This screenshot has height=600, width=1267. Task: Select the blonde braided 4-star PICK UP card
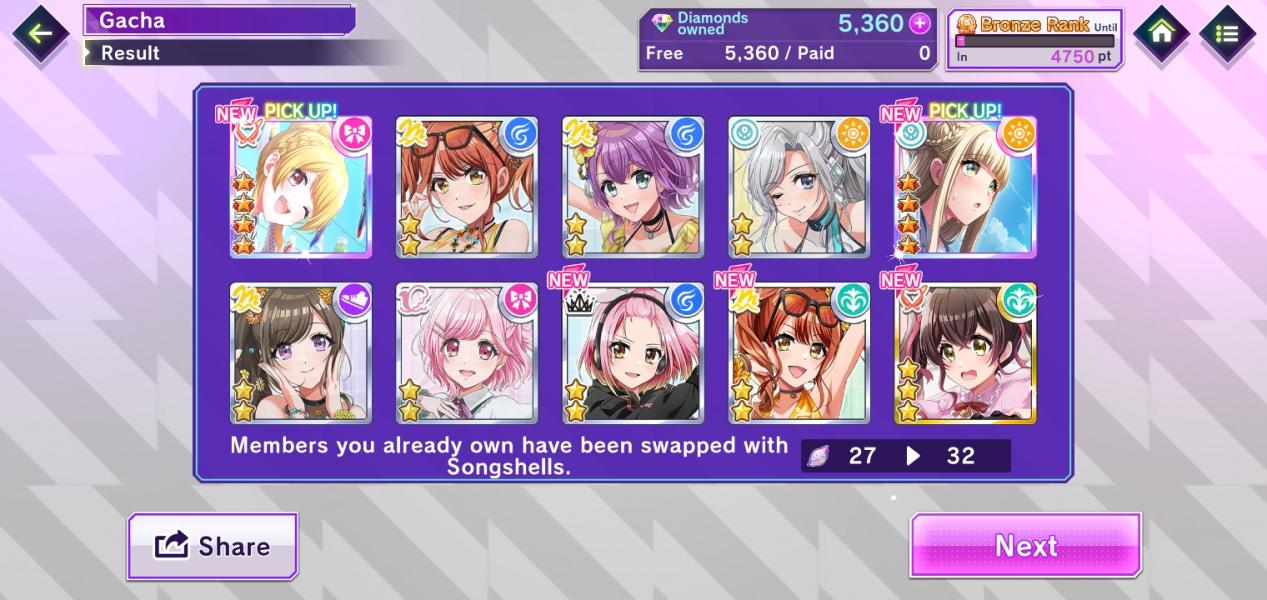301,187
